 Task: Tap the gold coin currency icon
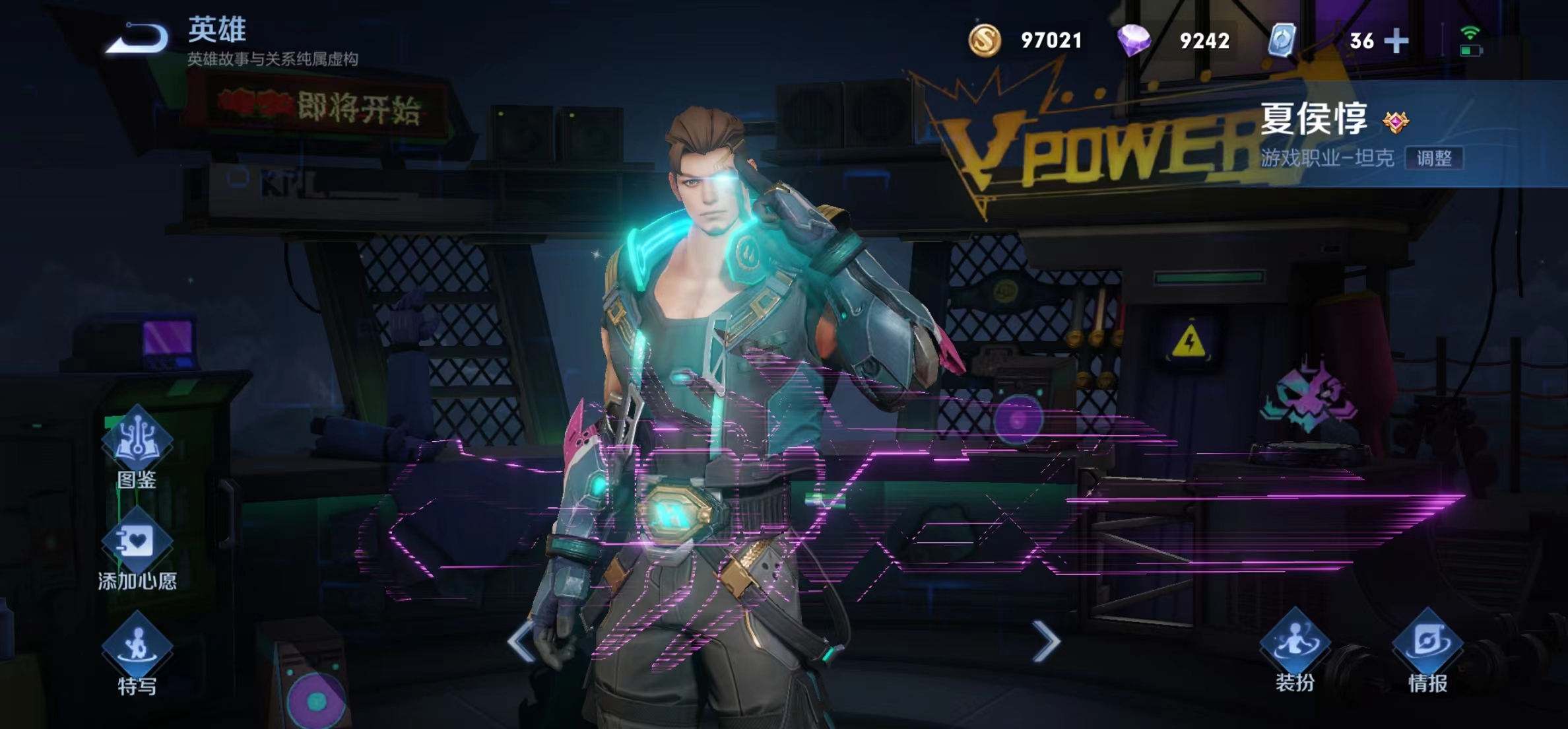(x=985, y=40)
